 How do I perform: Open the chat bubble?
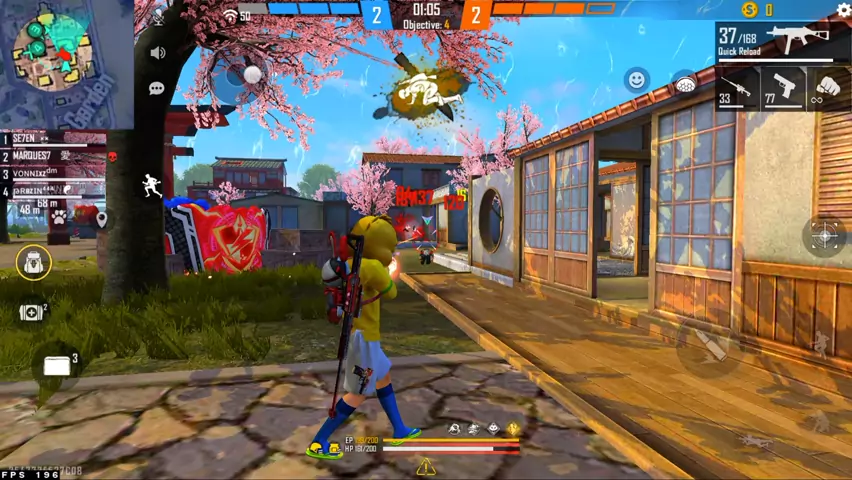coord(157,88)
